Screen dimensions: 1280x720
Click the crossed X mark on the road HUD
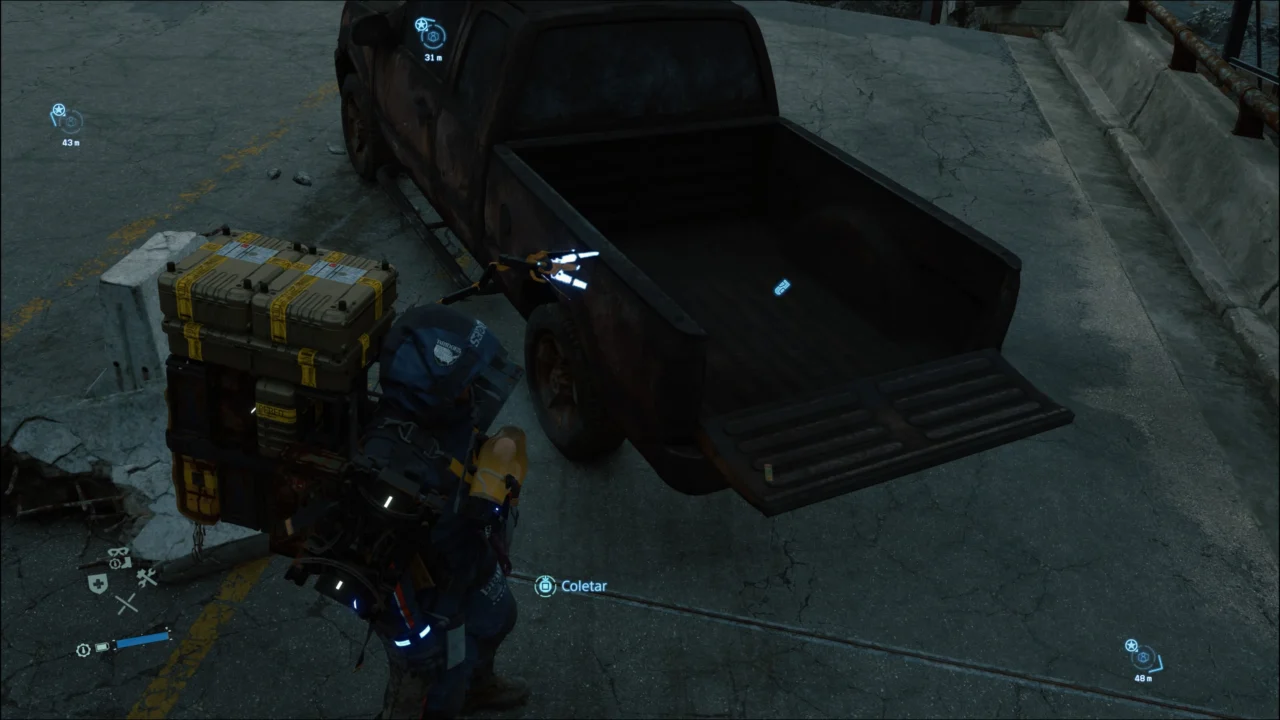(126, 603)
